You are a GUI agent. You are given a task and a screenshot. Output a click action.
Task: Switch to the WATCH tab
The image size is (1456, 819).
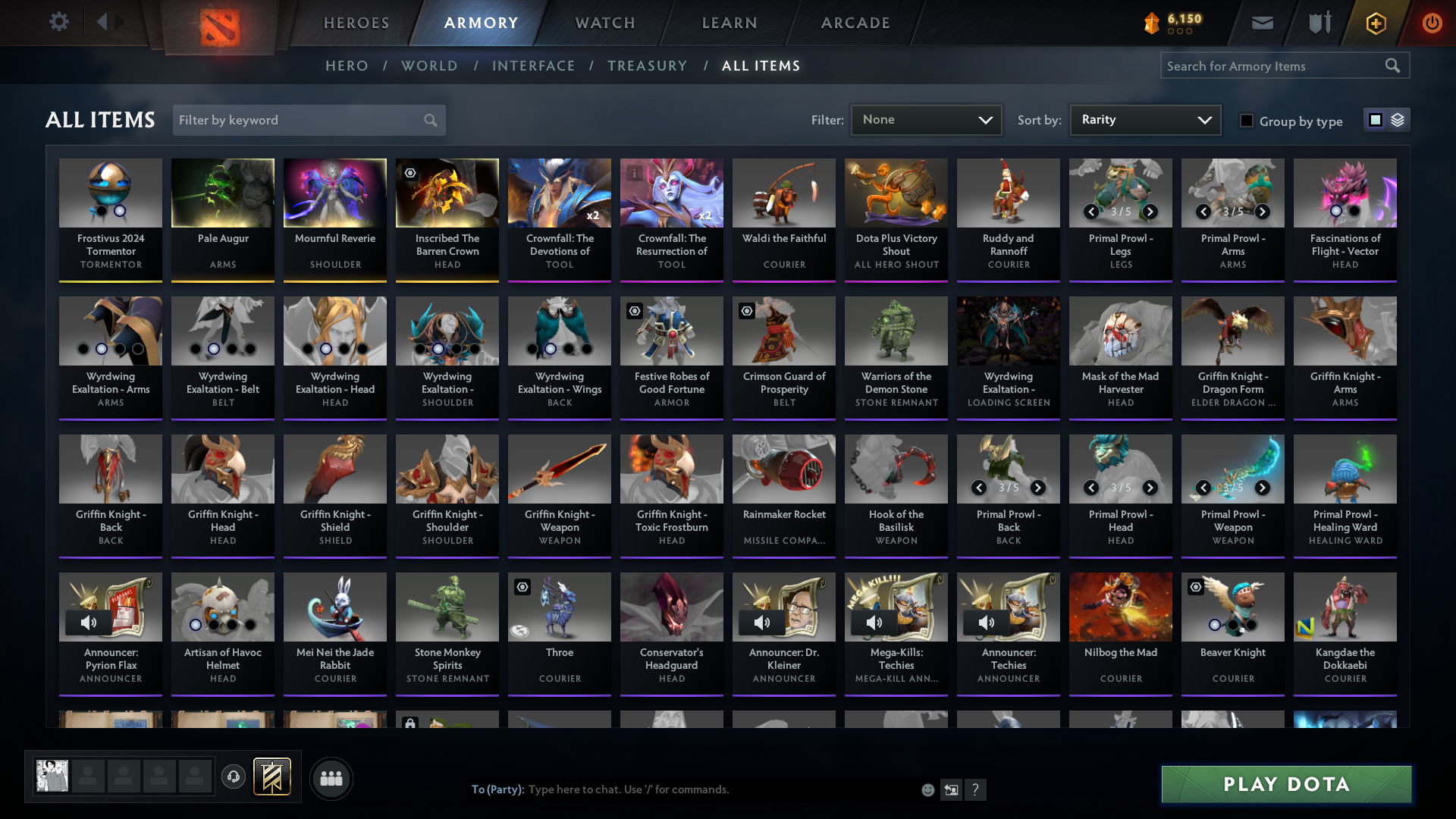click(604, 23)
